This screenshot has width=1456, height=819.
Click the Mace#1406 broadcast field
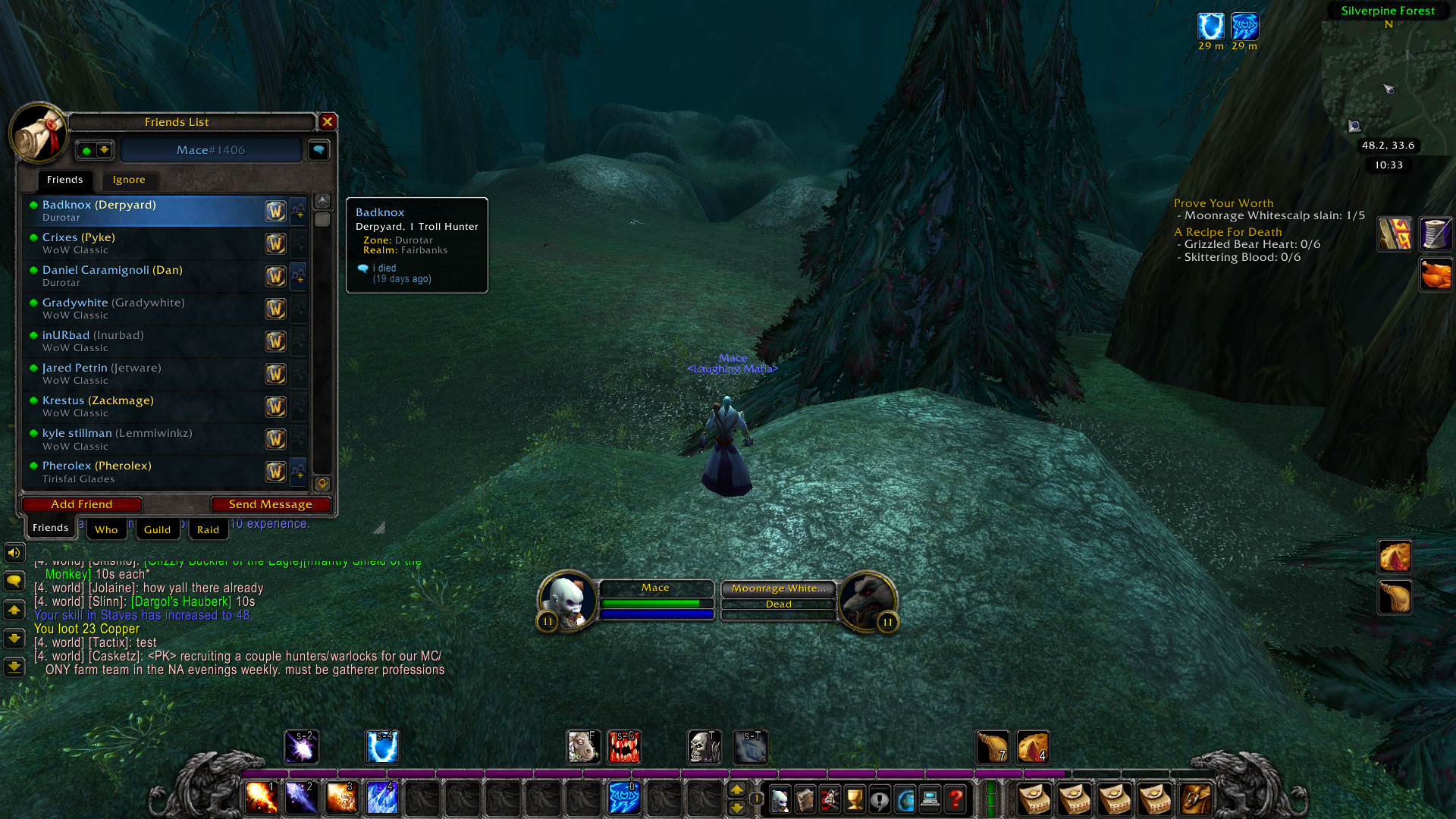(x=211, y=150)
